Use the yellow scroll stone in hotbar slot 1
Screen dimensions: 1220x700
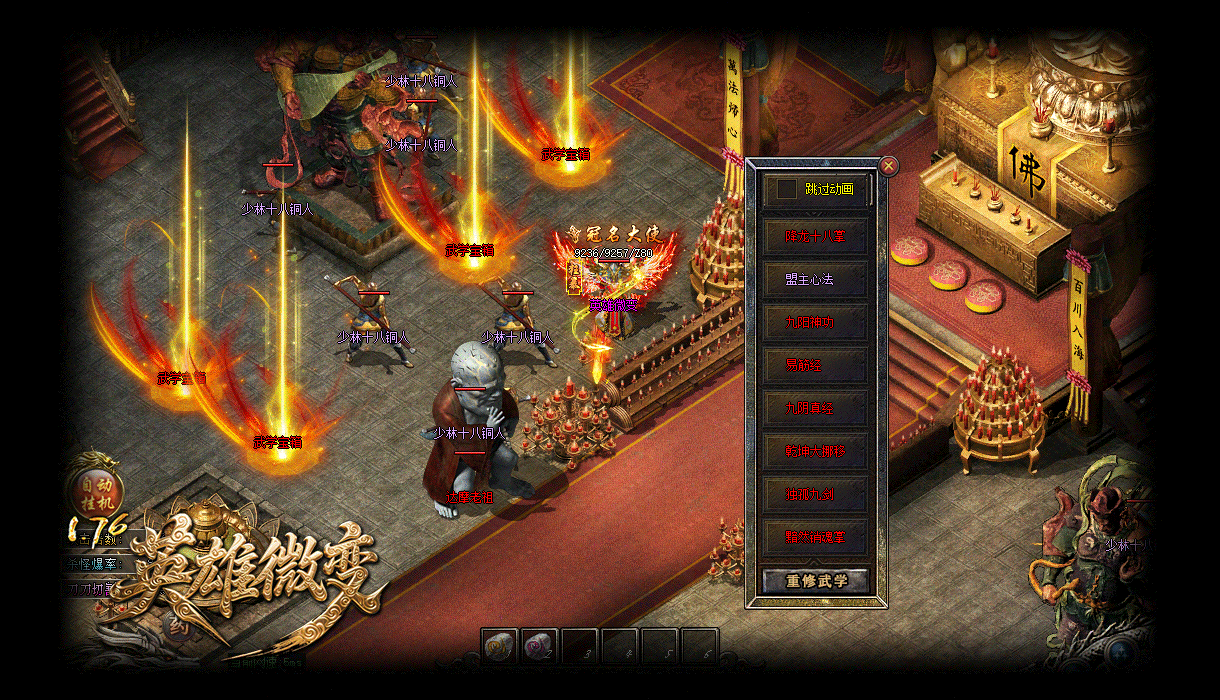[x=500, y=646]
